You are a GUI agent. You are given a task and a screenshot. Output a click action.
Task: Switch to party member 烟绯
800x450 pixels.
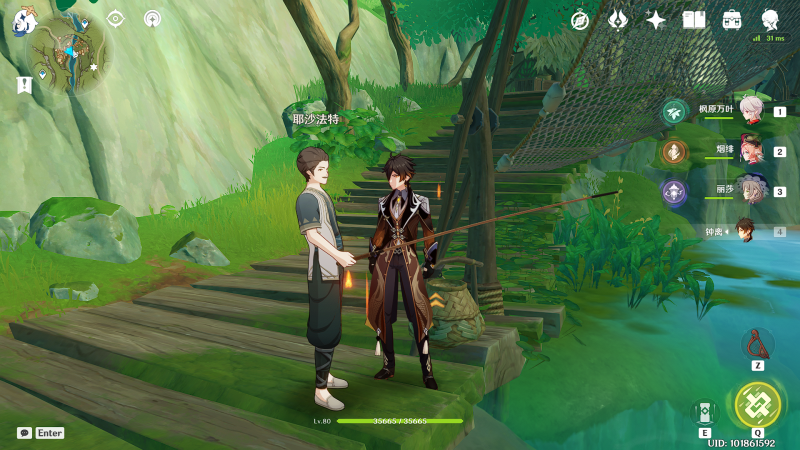coord(751,152)
